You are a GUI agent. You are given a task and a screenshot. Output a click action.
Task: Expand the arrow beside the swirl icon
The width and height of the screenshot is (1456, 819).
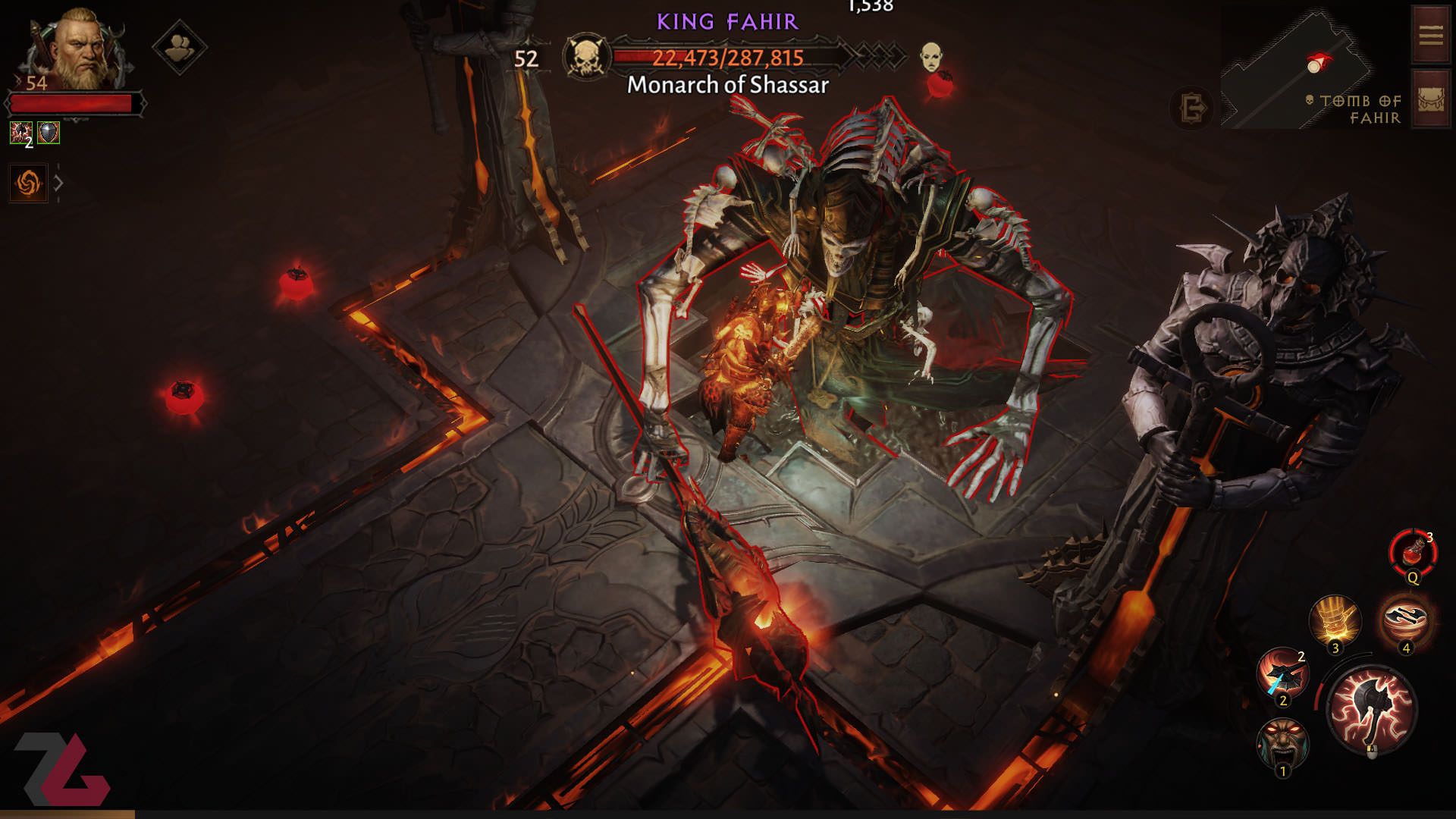[x=58, y=183]
